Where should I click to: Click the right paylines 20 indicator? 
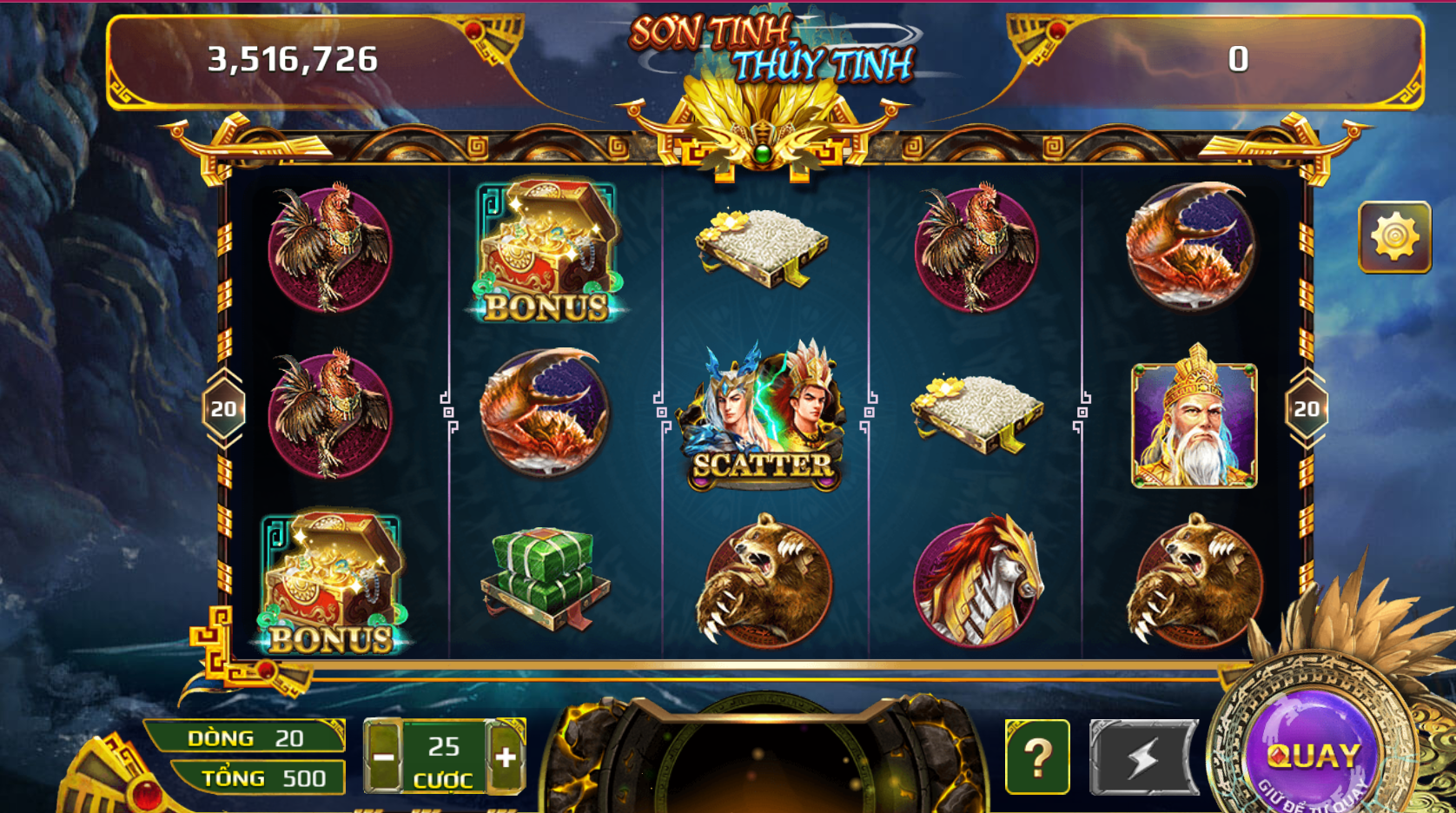1305,408
